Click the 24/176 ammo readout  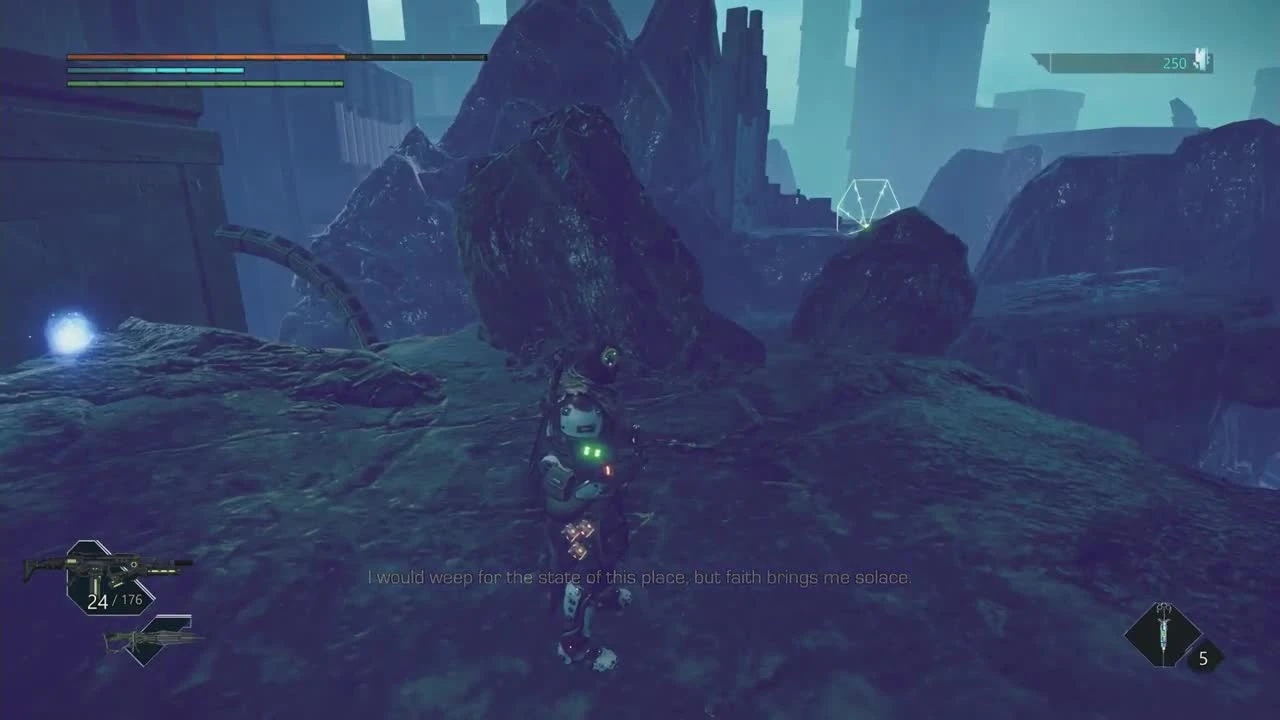click(113, 601)
